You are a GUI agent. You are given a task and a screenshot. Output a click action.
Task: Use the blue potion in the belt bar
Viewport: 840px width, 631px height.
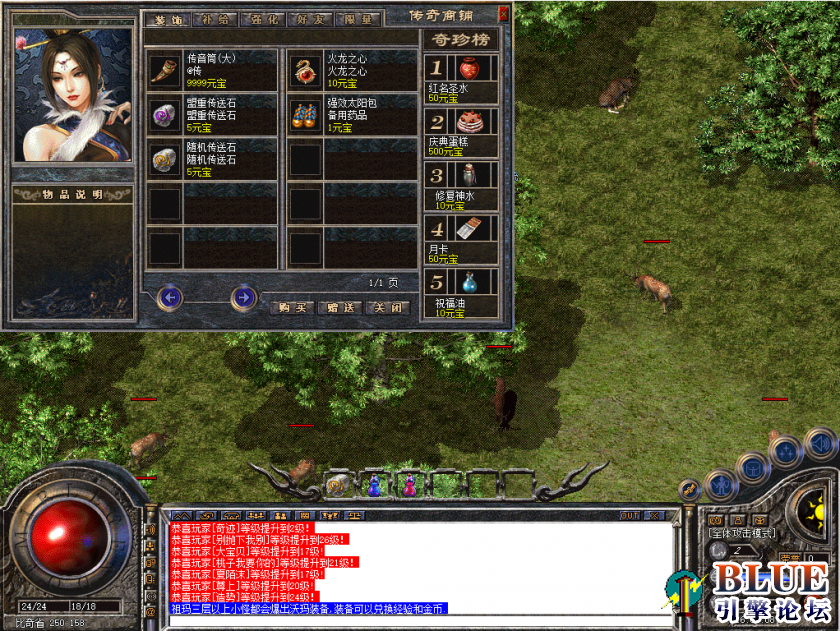click(x=373, y=485)
